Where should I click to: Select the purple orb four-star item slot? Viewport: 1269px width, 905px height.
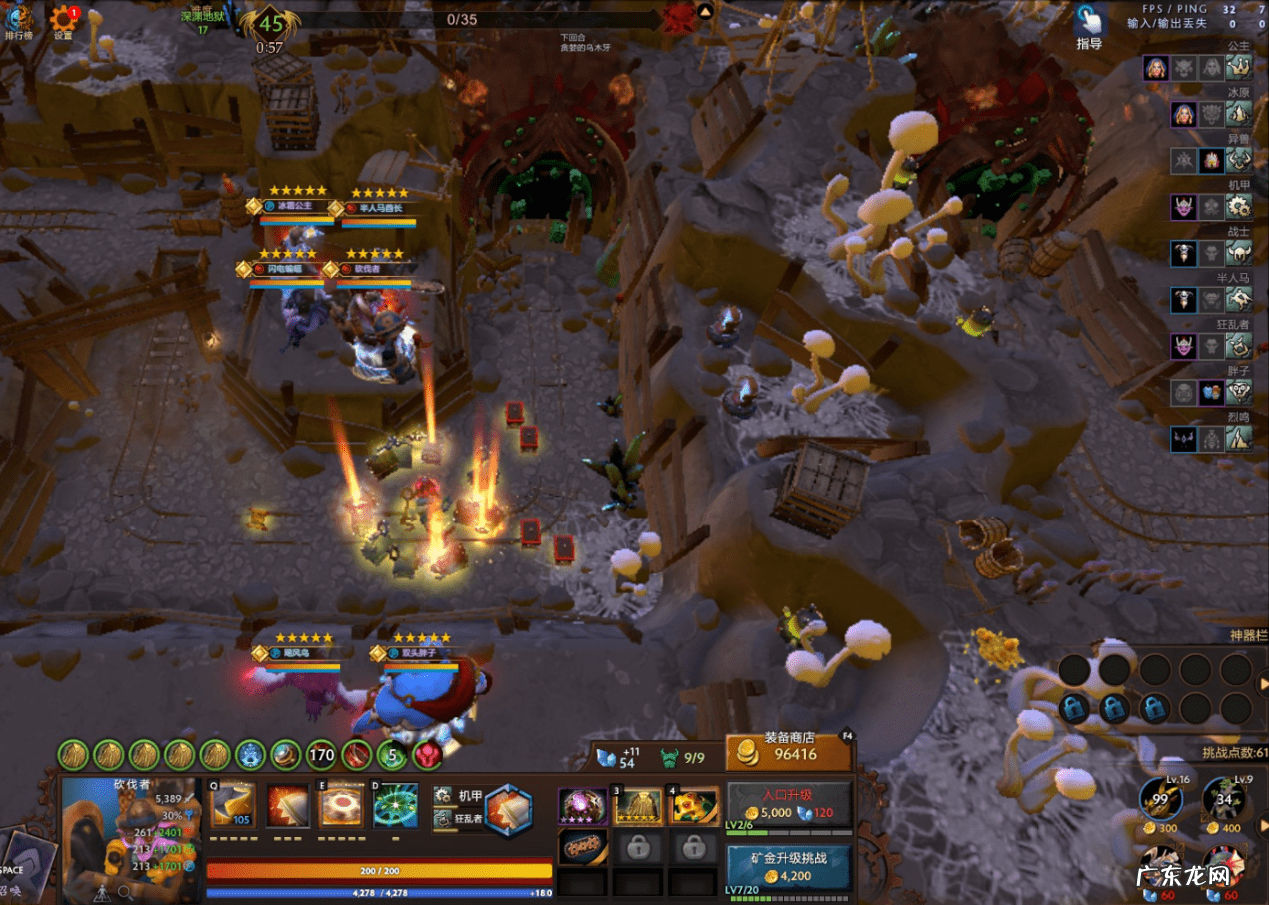pyautogui.click(x=582, y=806)
